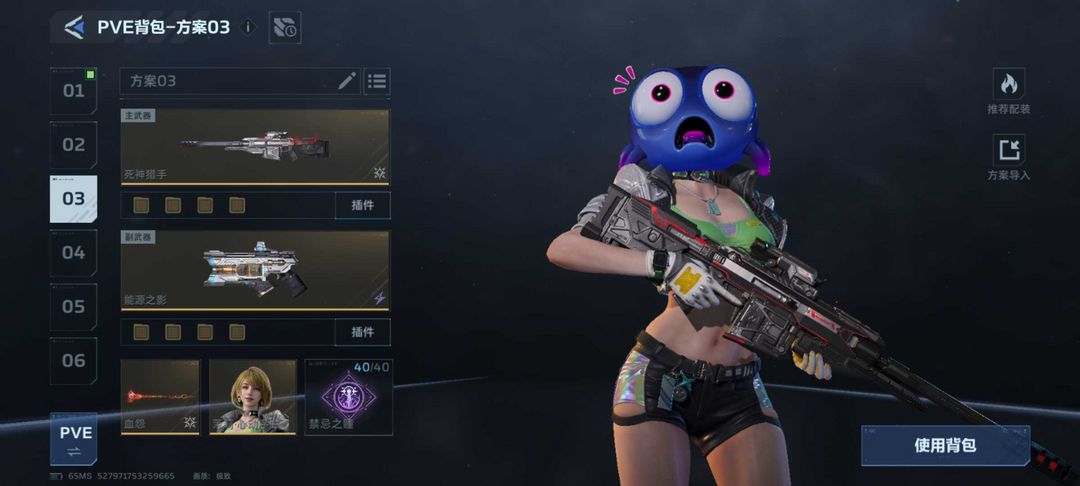Screen dimensions: 1080x486
Task: Select the 血怨 melee weapon slot
Action: point(160,397)
